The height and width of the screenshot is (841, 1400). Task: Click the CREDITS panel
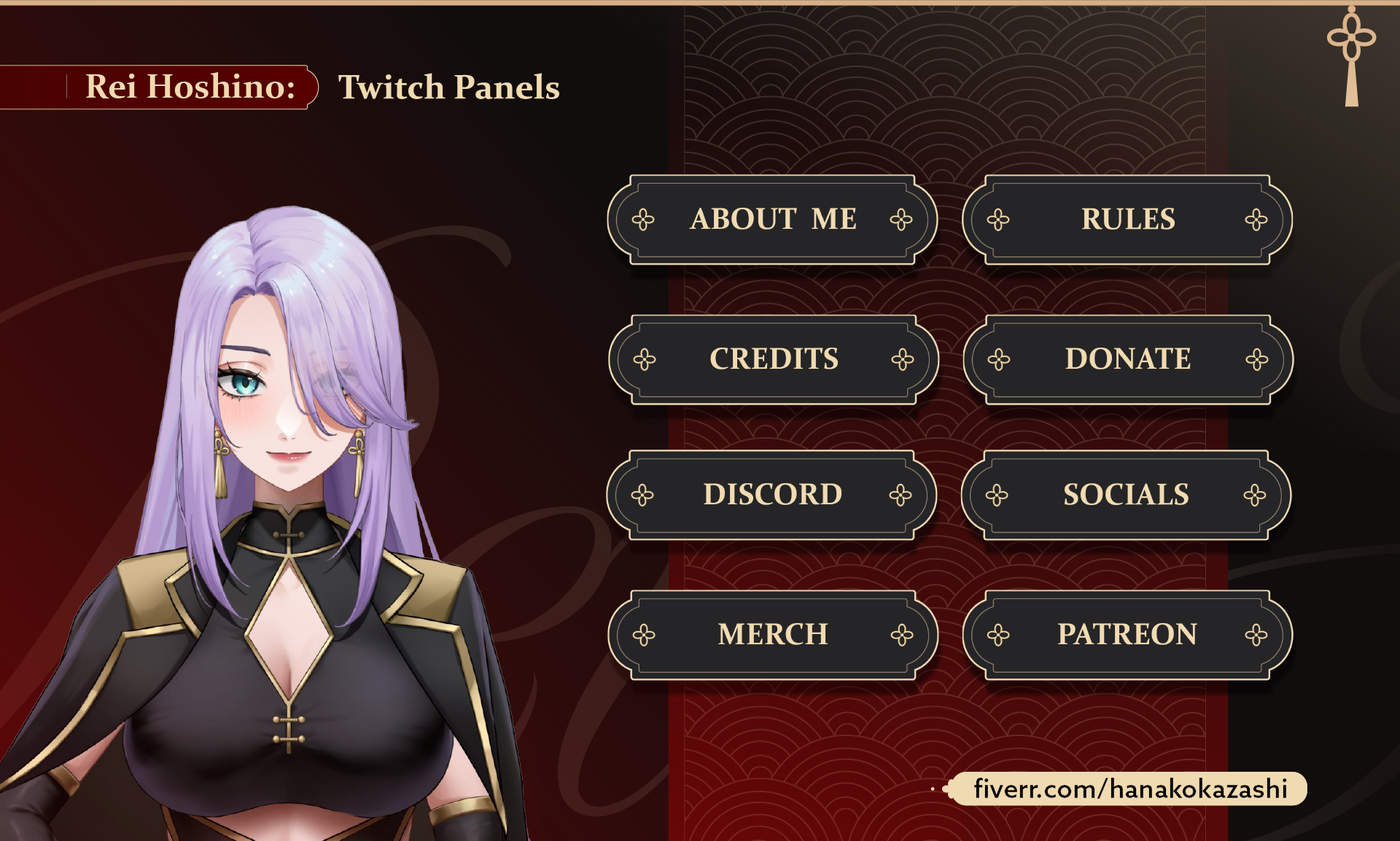773,359
